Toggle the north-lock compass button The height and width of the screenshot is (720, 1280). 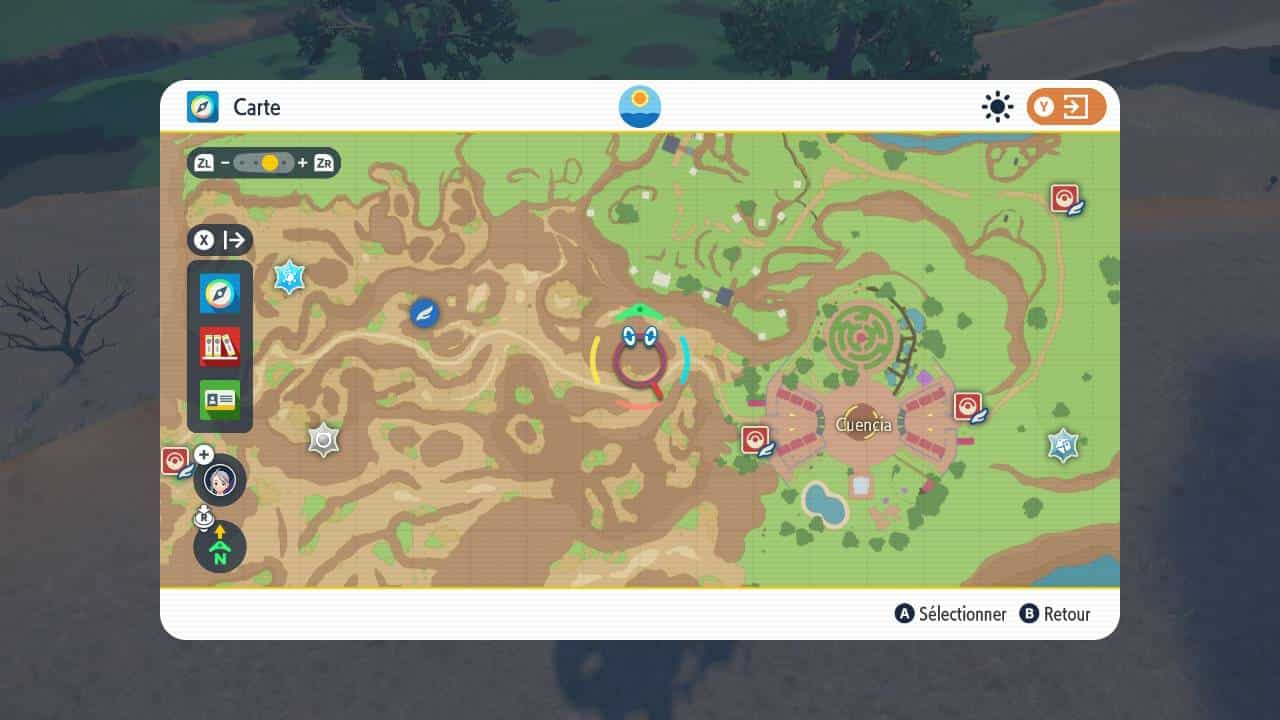220,547
